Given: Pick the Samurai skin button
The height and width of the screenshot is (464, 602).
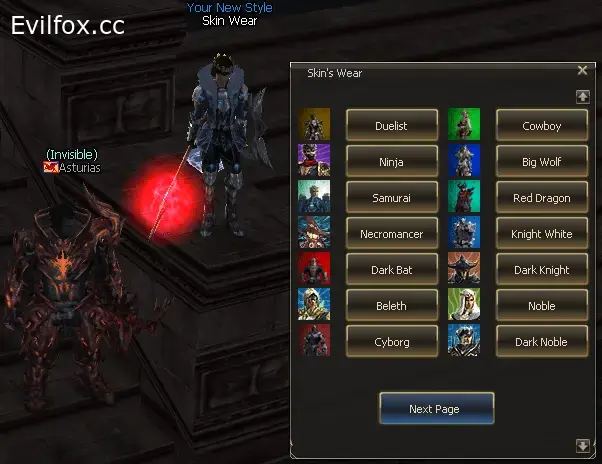Looking at the screenshot, I should 392,198.
